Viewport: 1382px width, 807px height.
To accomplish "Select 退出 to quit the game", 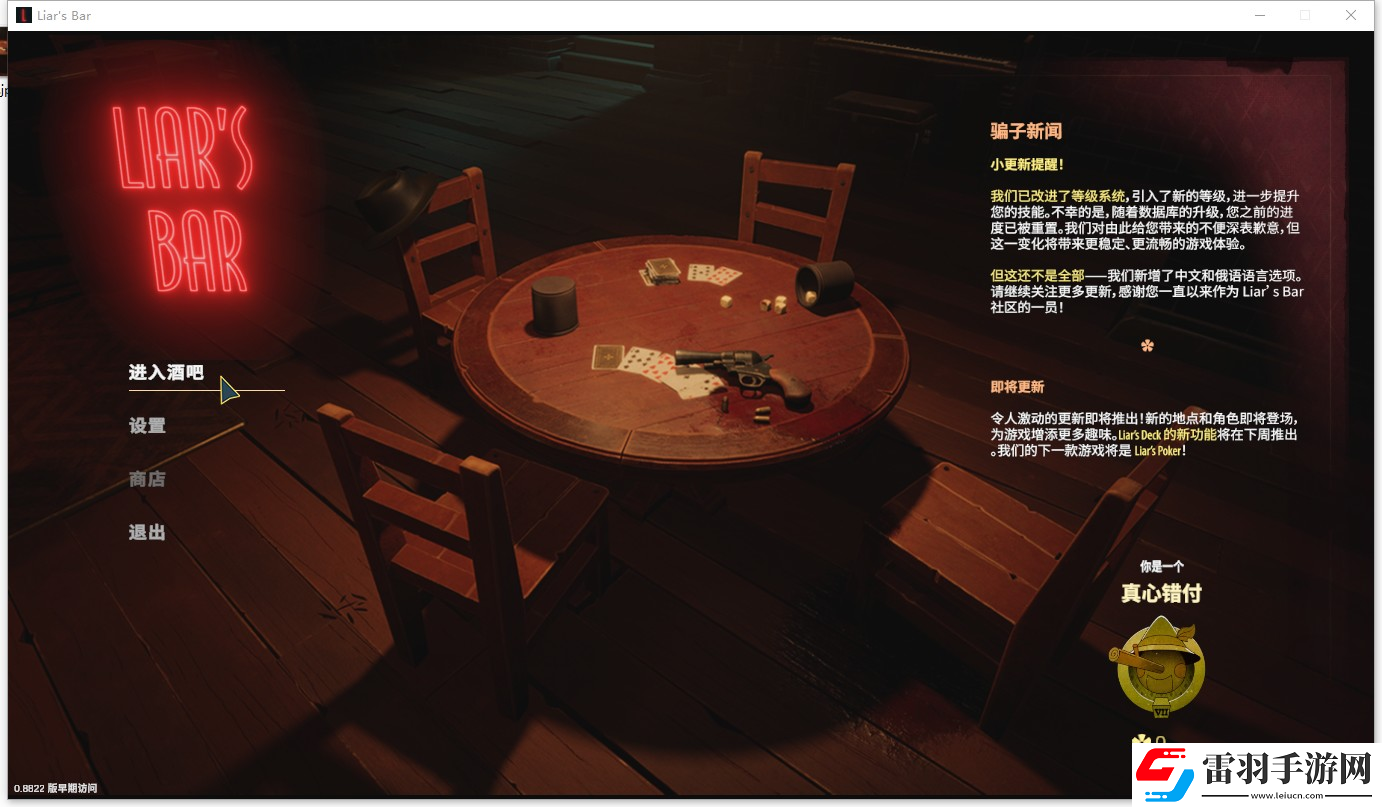I will (x=147, y=531).
